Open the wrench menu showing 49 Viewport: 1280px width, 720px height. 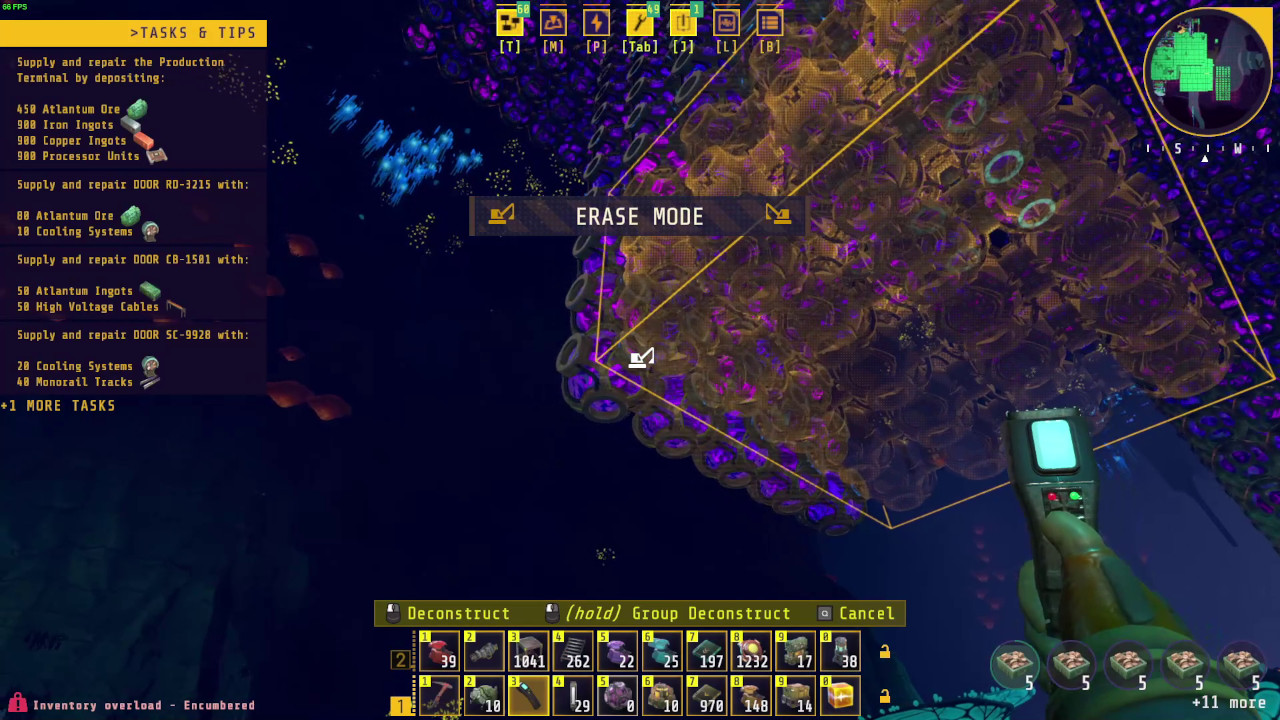point(639,23)
